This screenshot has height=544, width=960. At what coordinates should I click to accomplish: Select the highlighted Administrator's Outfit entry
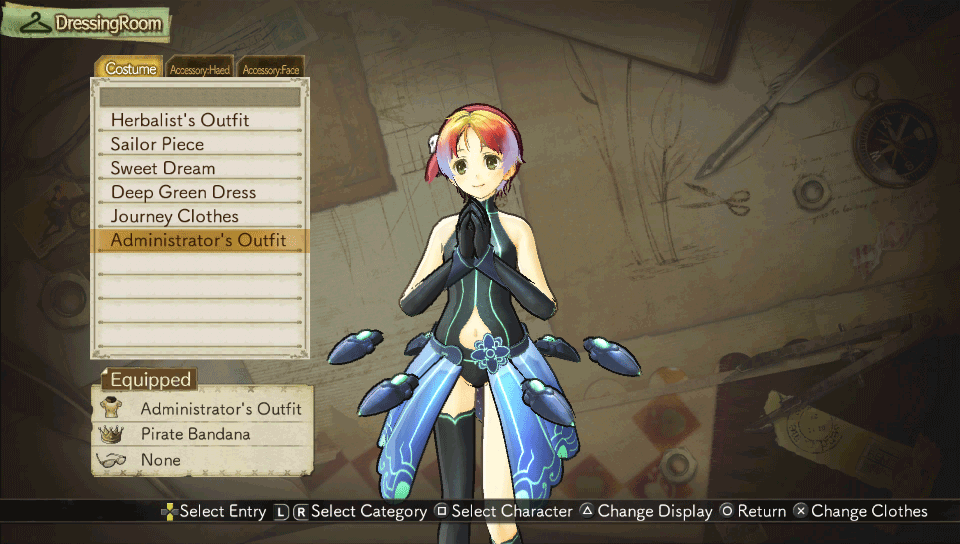click(x=198, y=240)
